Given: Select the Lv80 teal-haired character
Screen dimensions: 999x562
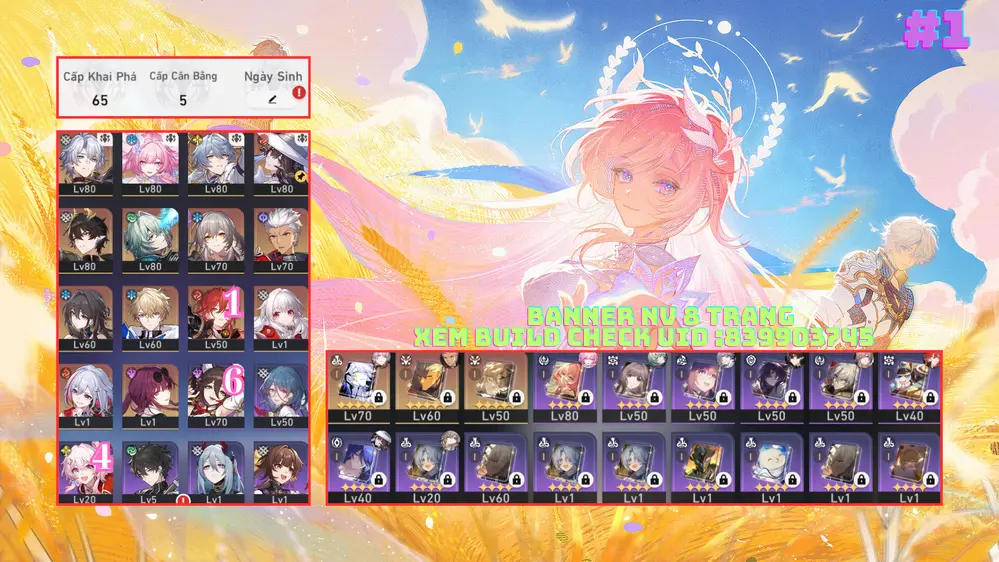Looking at the screenshot, I should [x=150, y=237].
